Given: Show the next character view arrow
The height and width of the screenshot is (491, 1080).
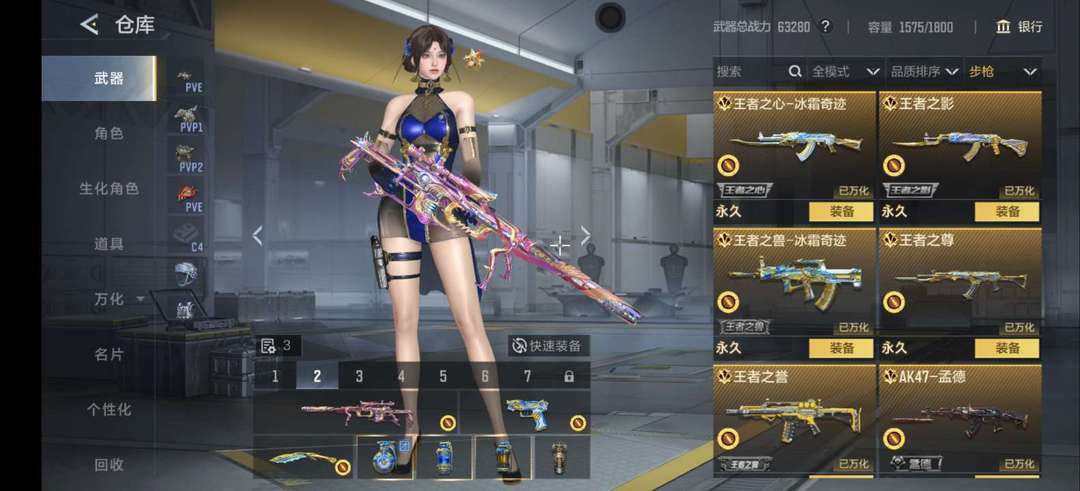Looking at the screenshot, I should coord(586,236).
